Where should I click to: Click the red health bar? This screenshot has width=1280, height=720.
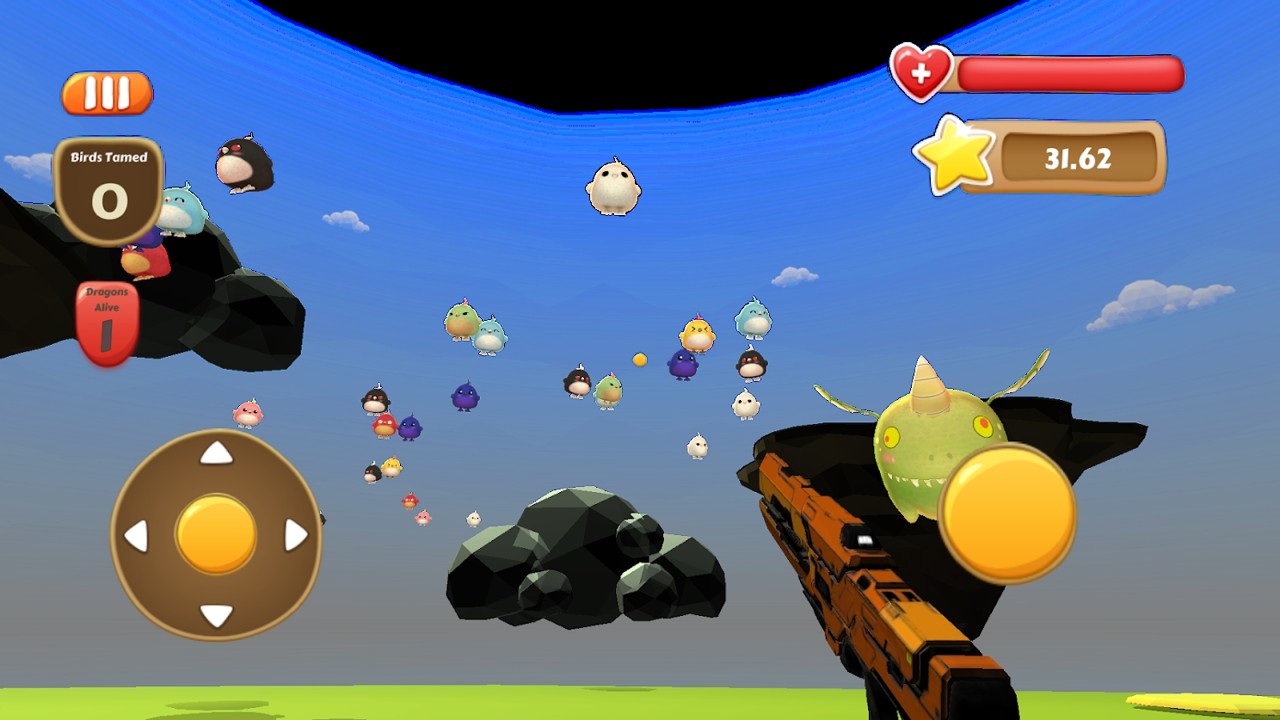(x=1070, y=72)
